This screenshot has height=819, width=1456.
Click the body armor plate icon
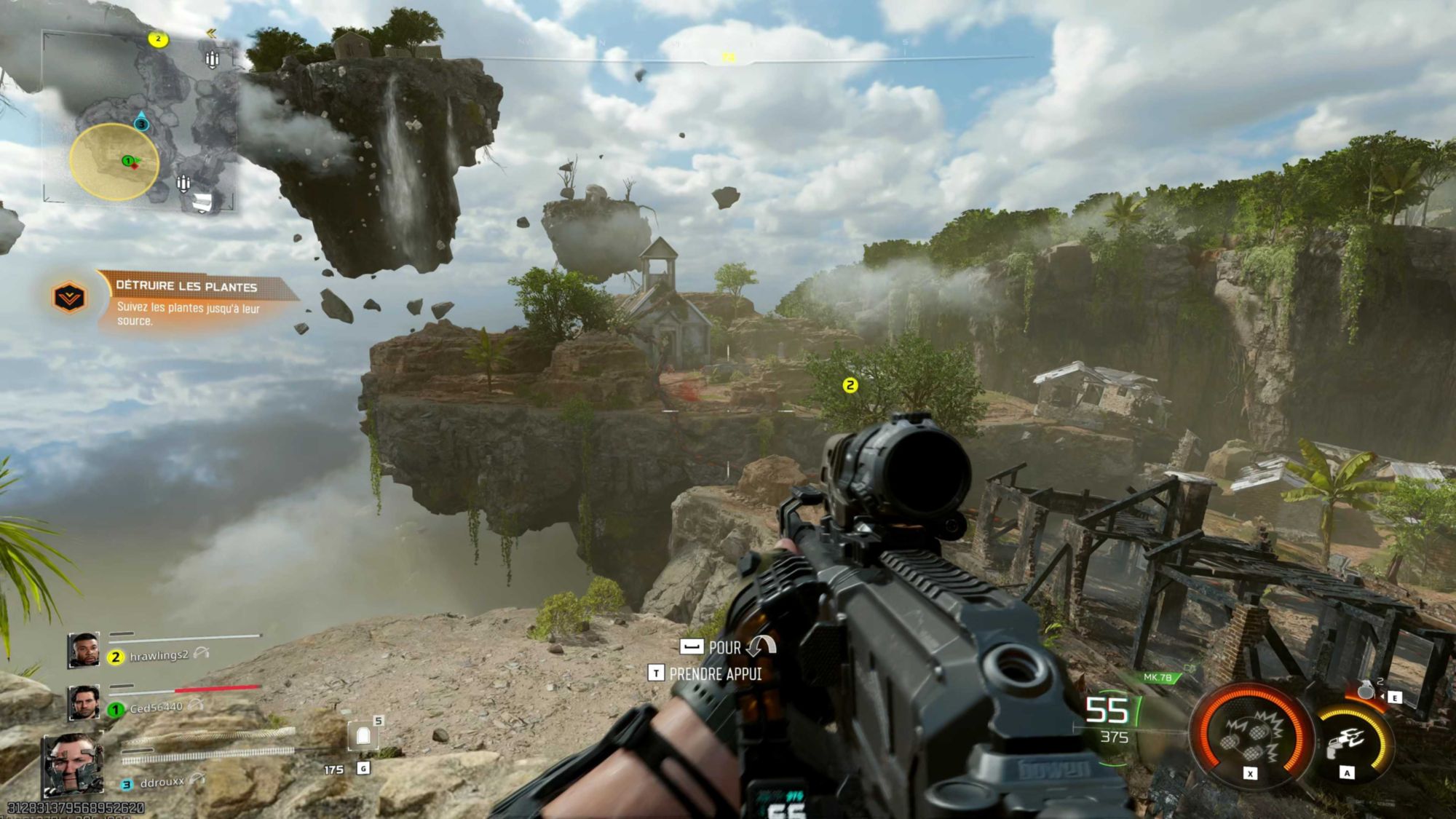point(363,737)
